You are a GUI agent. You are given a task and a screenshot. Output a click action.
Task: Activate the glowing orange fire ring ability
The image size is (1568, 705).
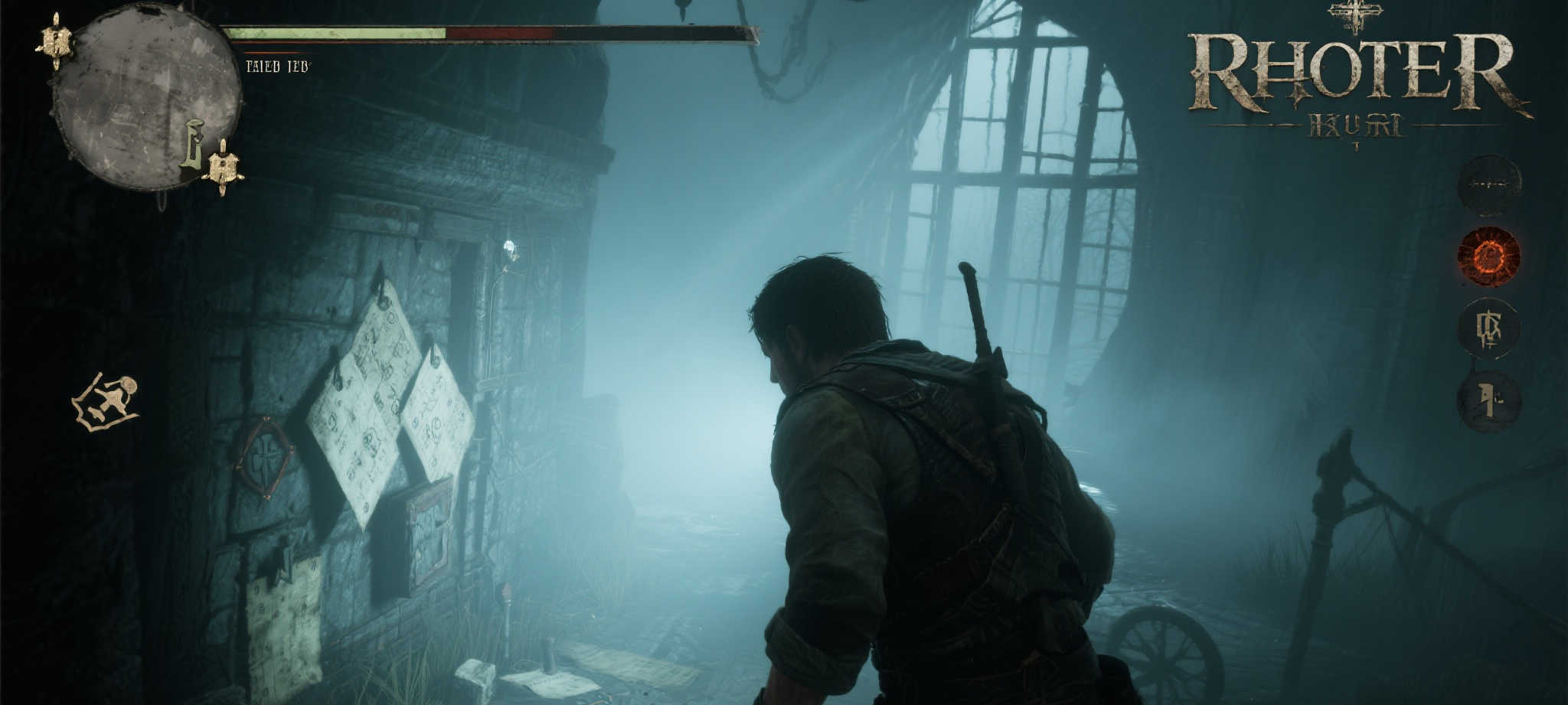point(1488,256)
